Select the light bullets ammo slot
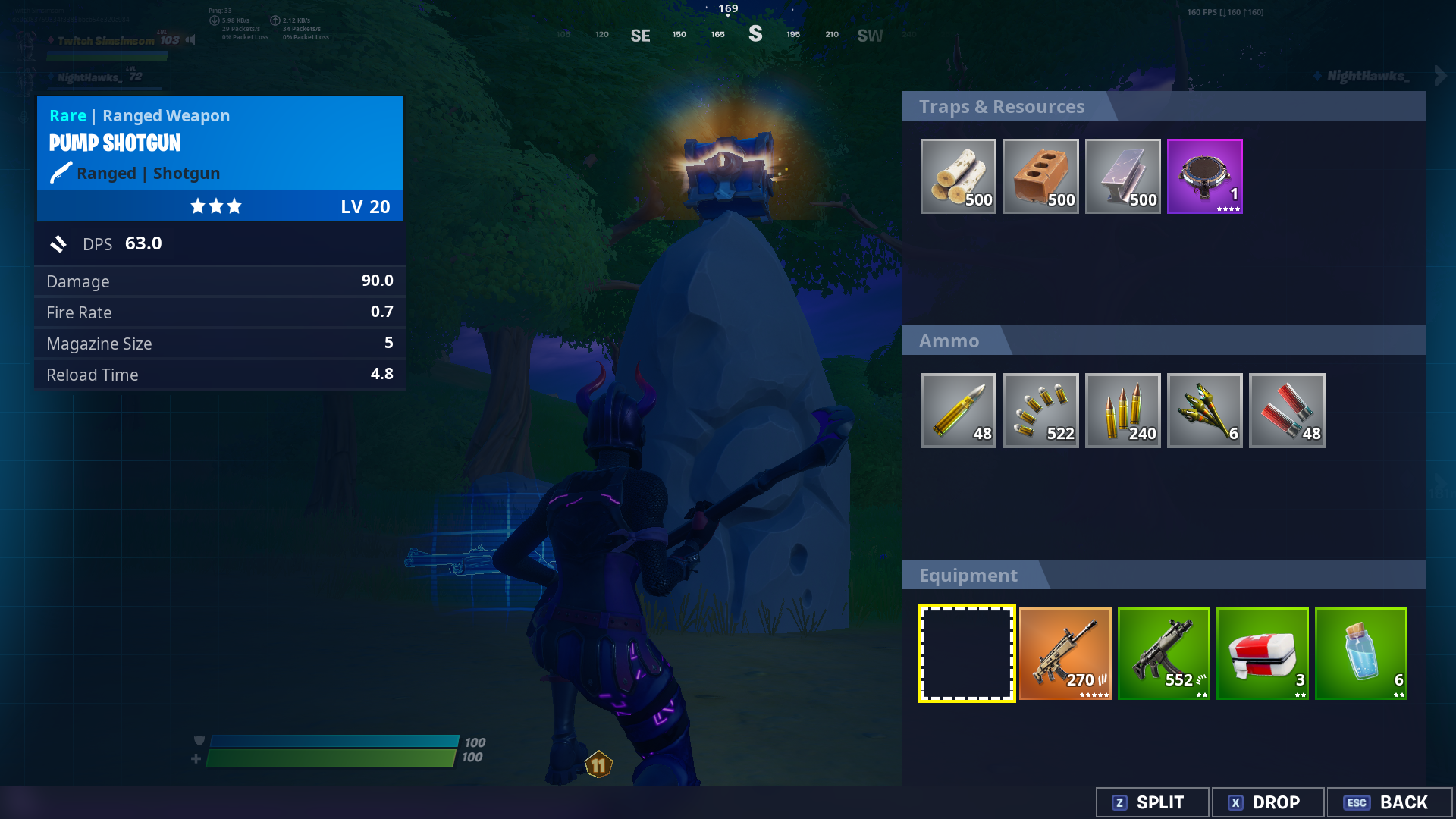Screen dimensions: 1456x819 1040,410
